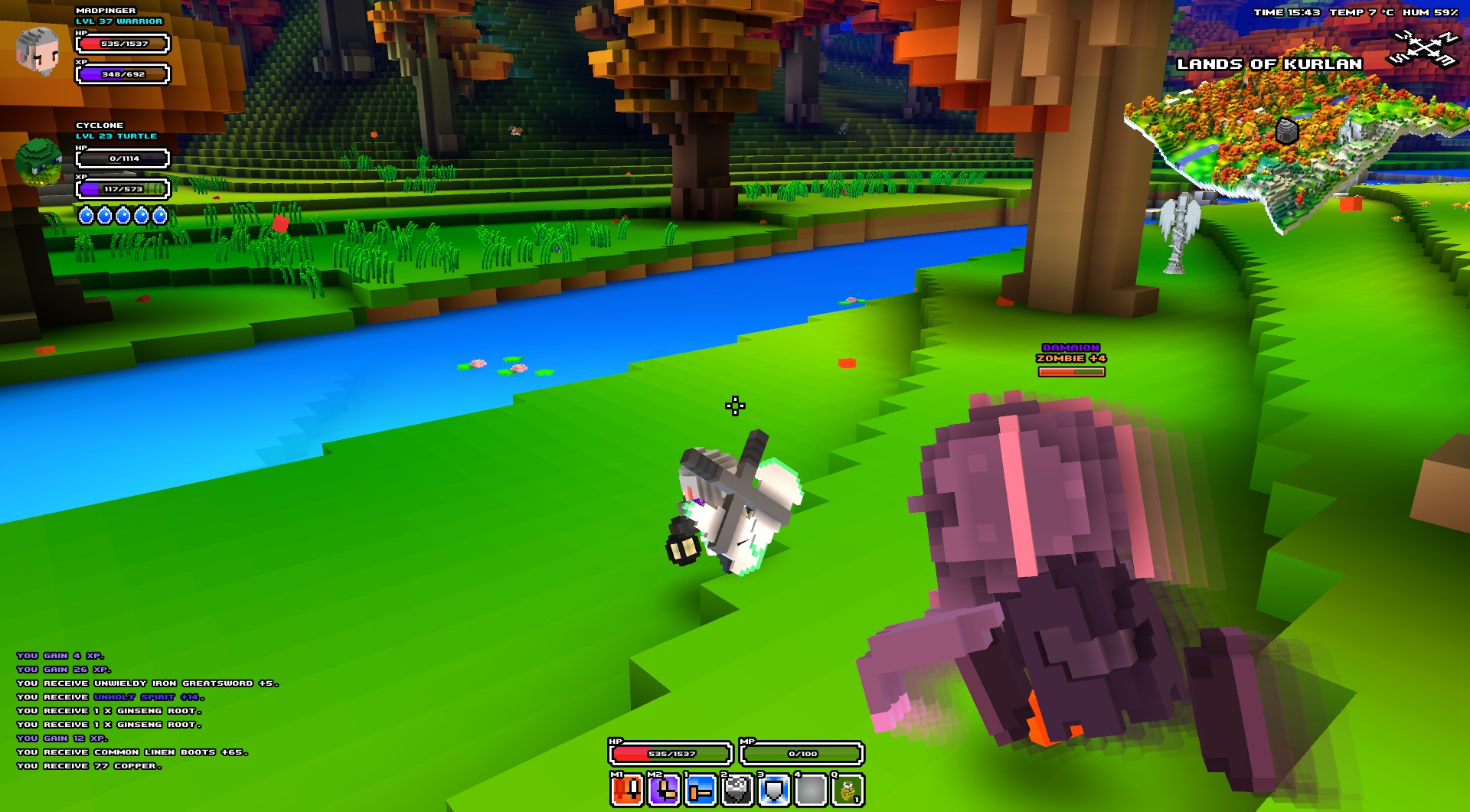The image size is (1470, 812).
Task: Click the Madpinger warrior portrait
Action: coord(38,51)
